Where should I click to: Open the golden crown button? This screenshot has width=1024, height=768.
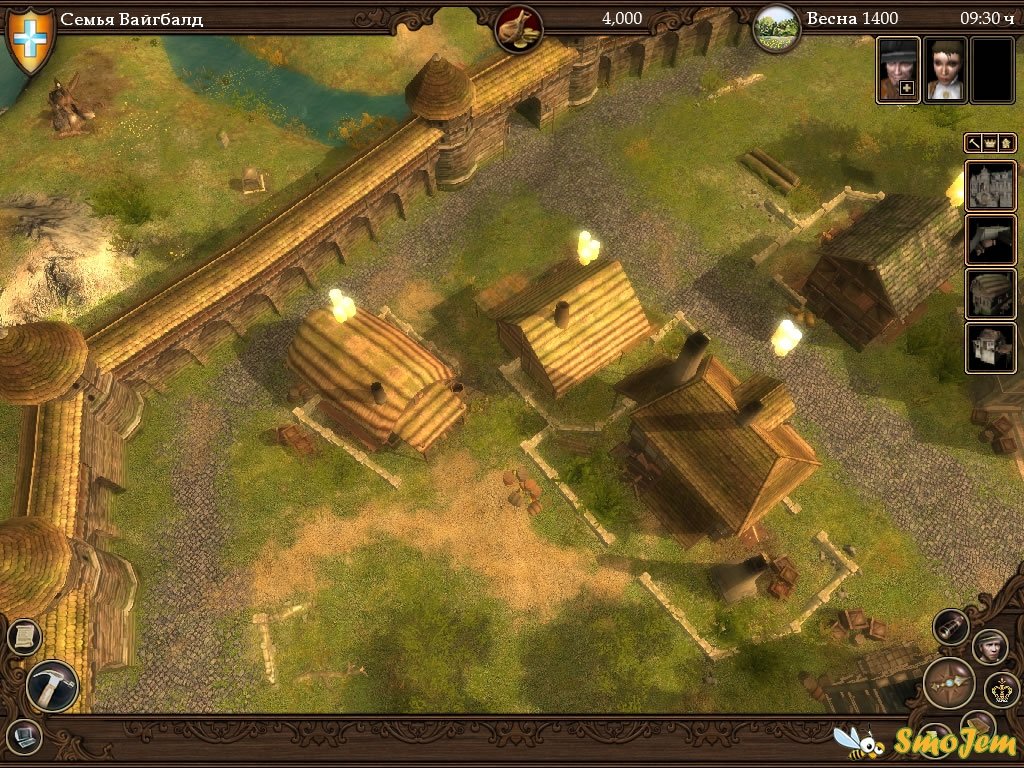tap(1001, 689)
